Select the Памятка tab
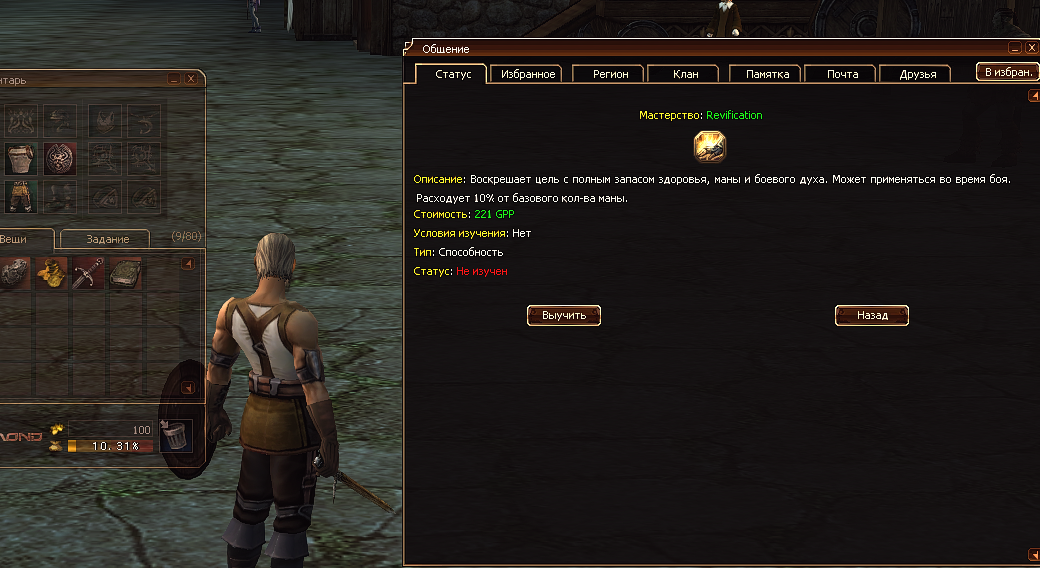The height and width of the screenshot is (568, 1040). tap(767, 74)
